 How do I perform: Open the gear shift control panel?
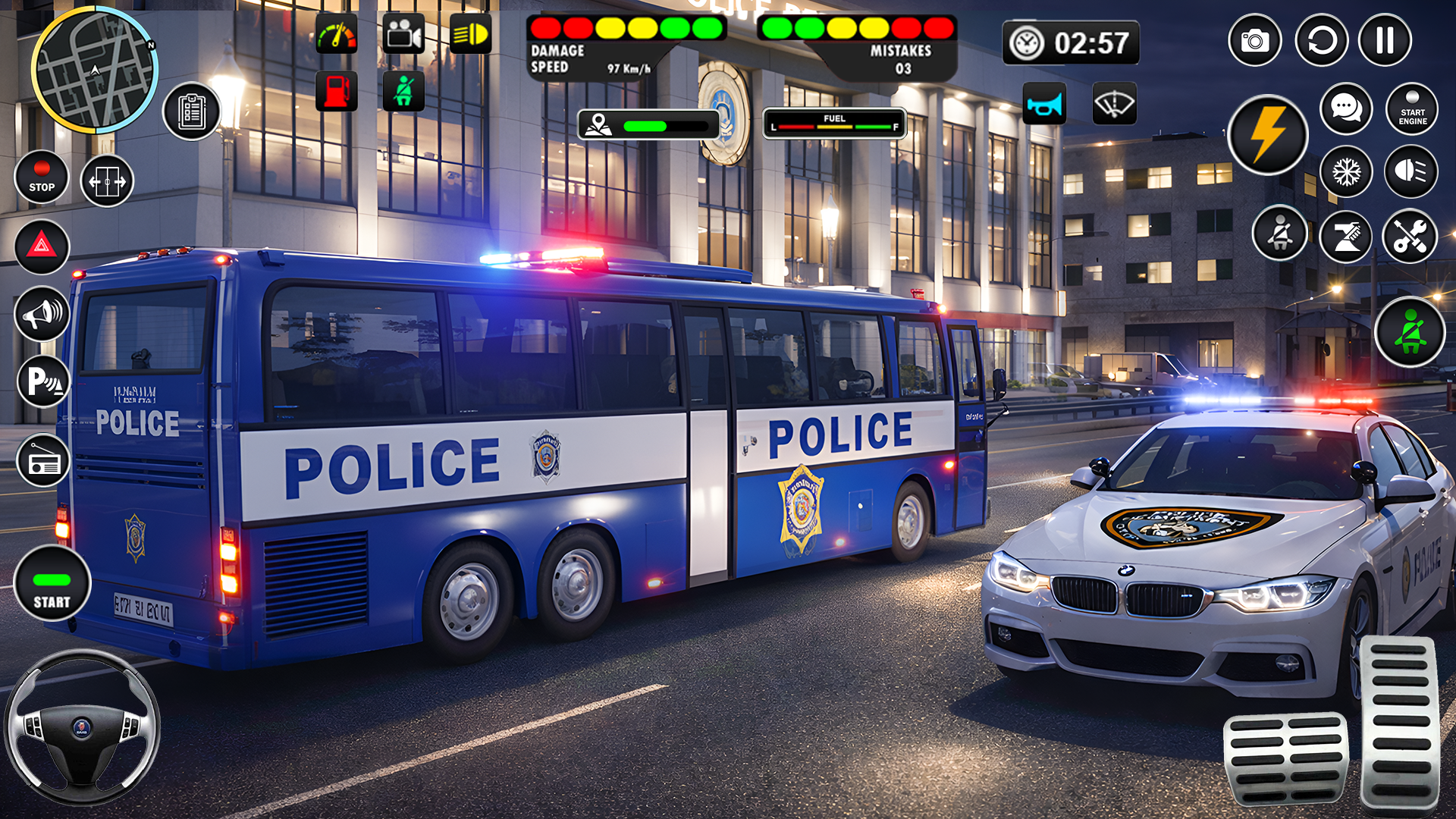(1345, 237)
